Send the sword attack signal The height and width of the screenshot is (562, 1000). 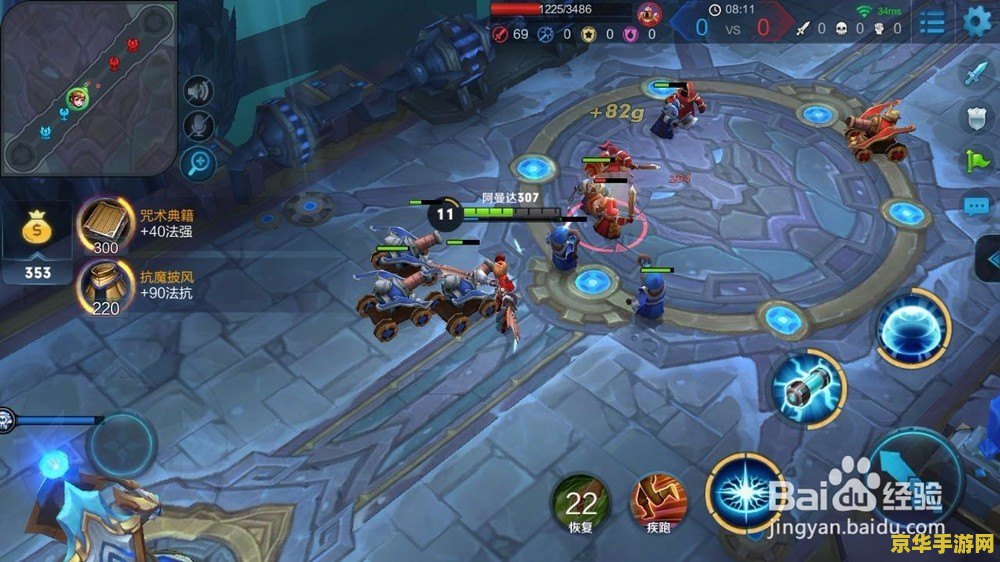(975, 73)
